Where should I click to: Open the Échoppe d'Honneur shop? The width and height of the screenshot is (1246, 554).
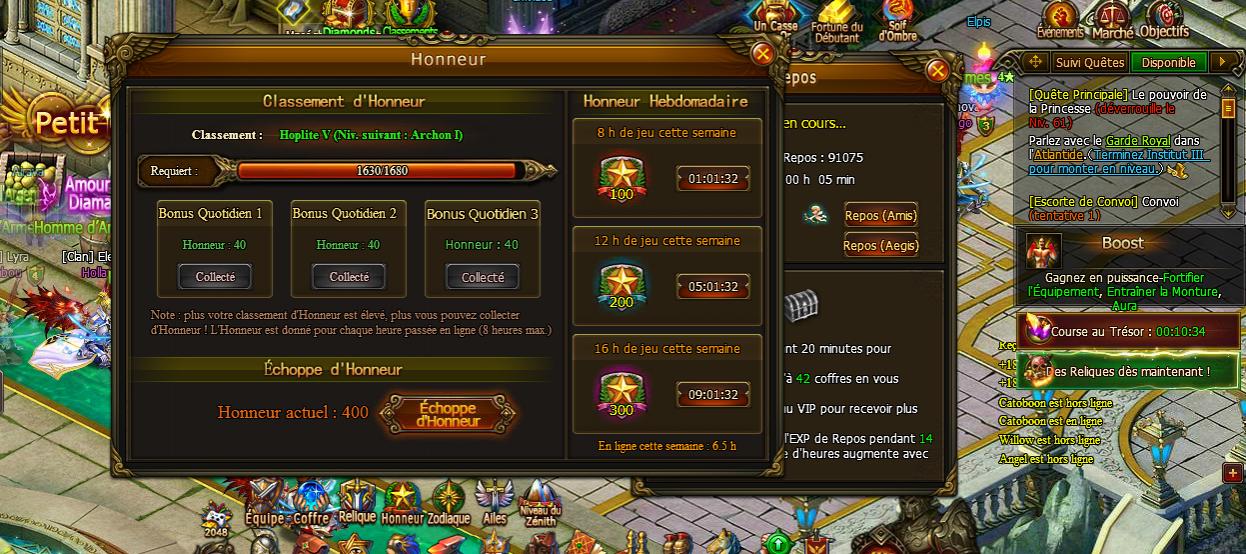click(449, 414)
